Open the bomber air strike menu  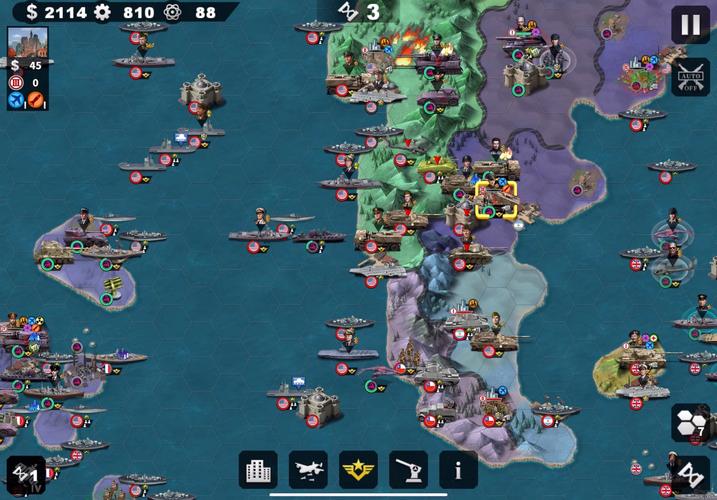(309, 469)
